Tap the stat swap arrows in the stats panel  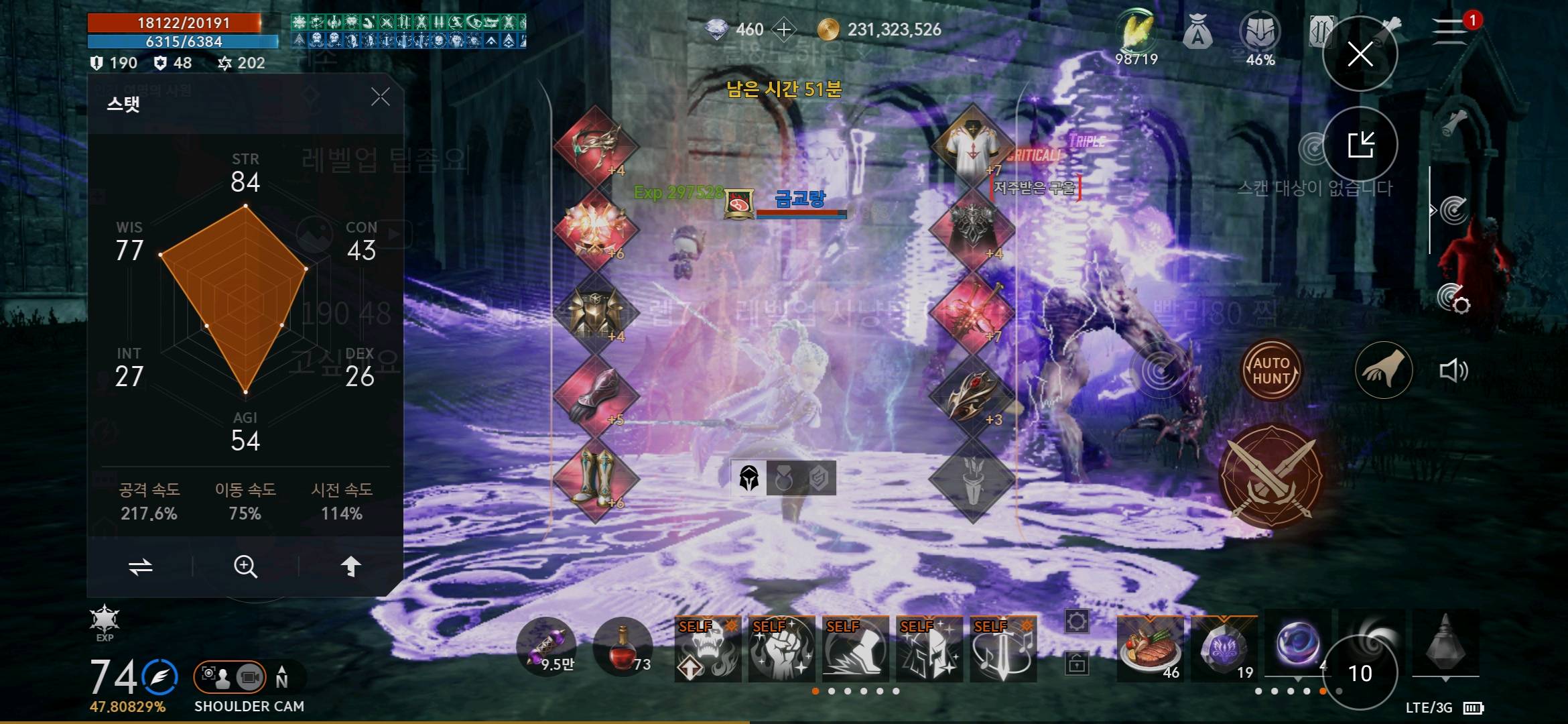(142, 566)
